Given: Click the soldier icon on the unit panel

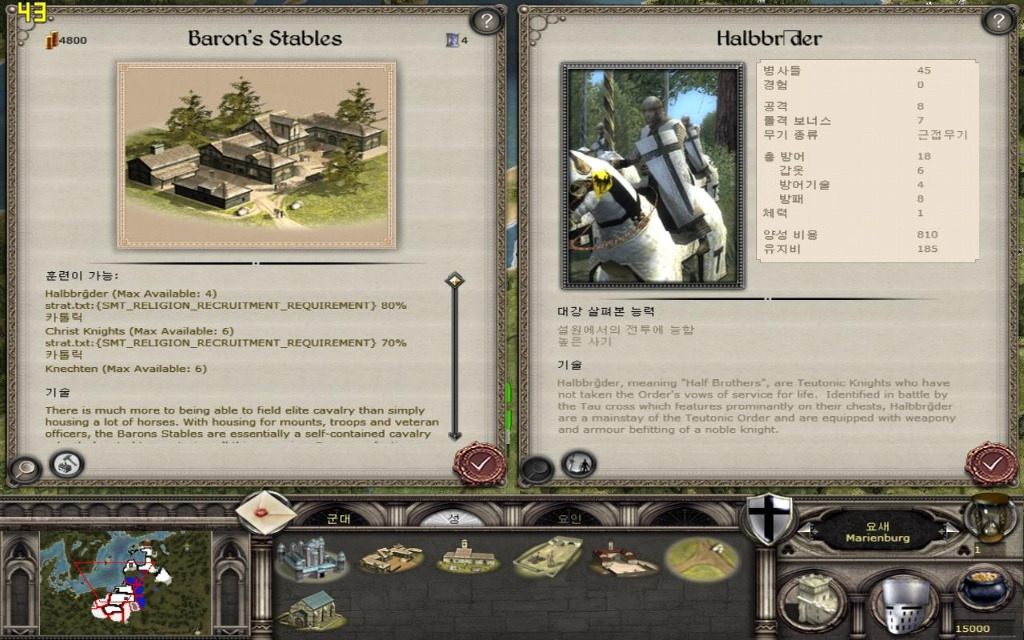Looking at the screenshot, I should click(x=579, y=464).
